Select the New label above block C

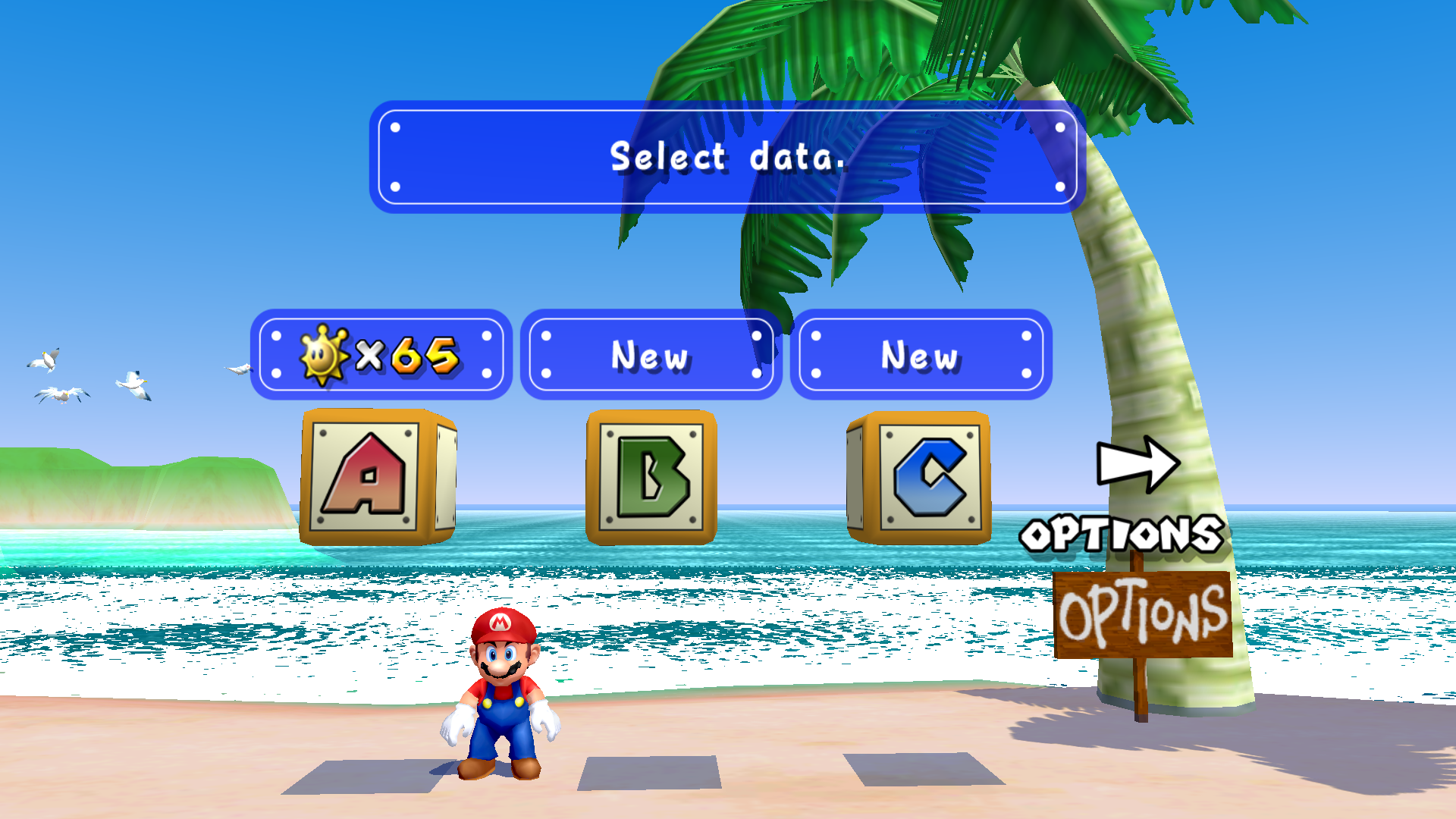pos(921,354)
